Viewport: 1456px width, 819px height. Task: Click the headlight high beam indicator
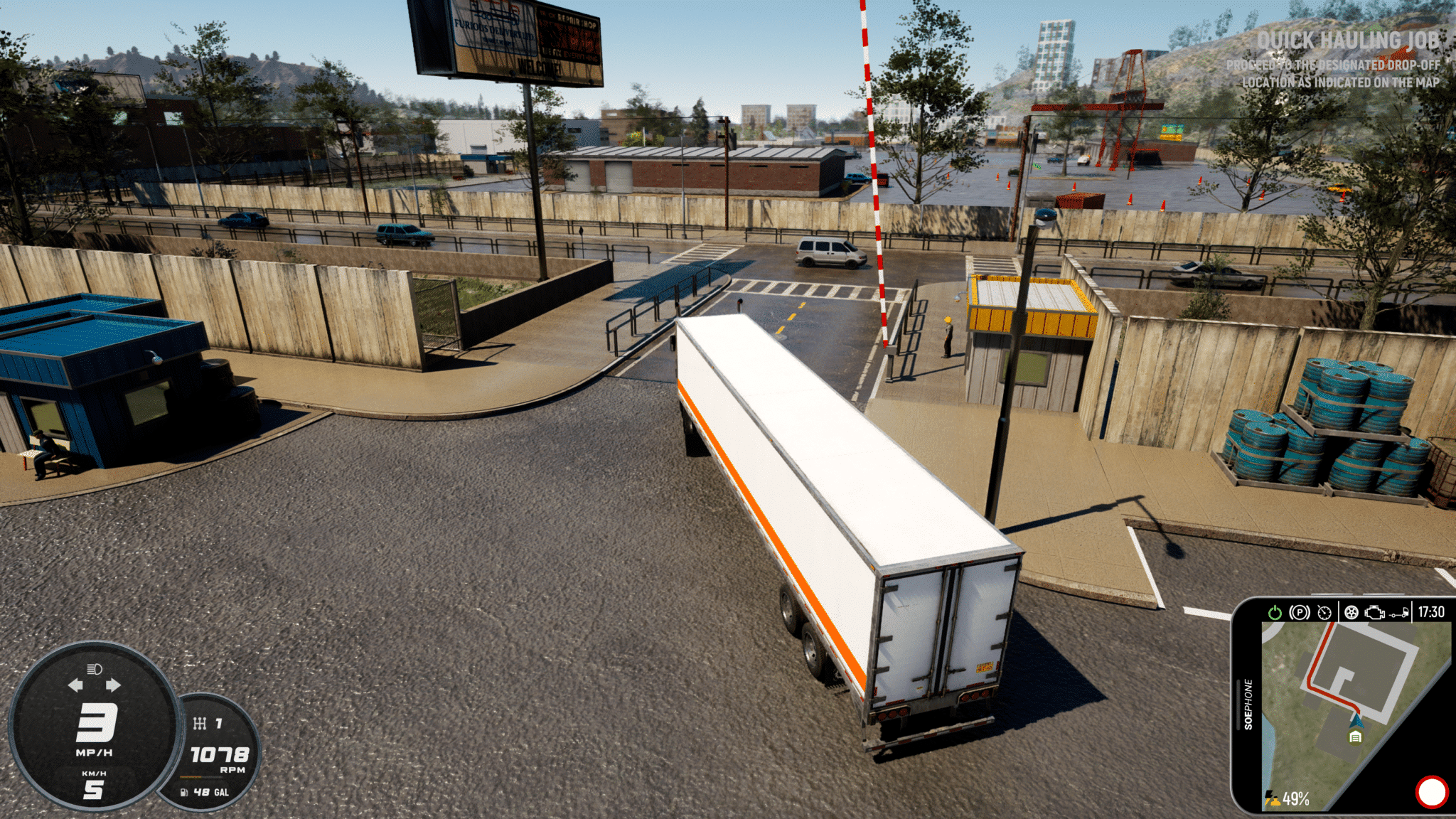pos(95,669)
